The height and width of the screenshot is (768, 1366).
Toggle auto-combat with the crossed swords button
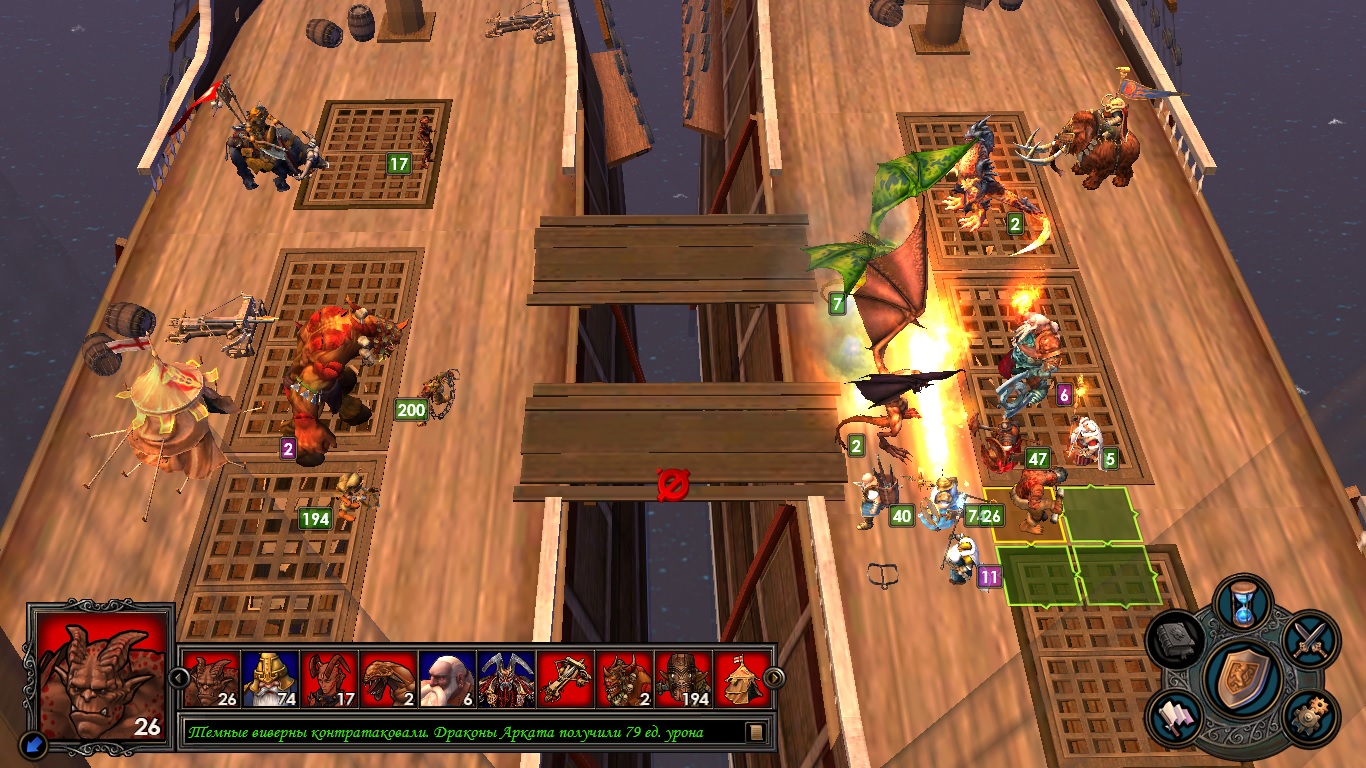pos(1309,638)
